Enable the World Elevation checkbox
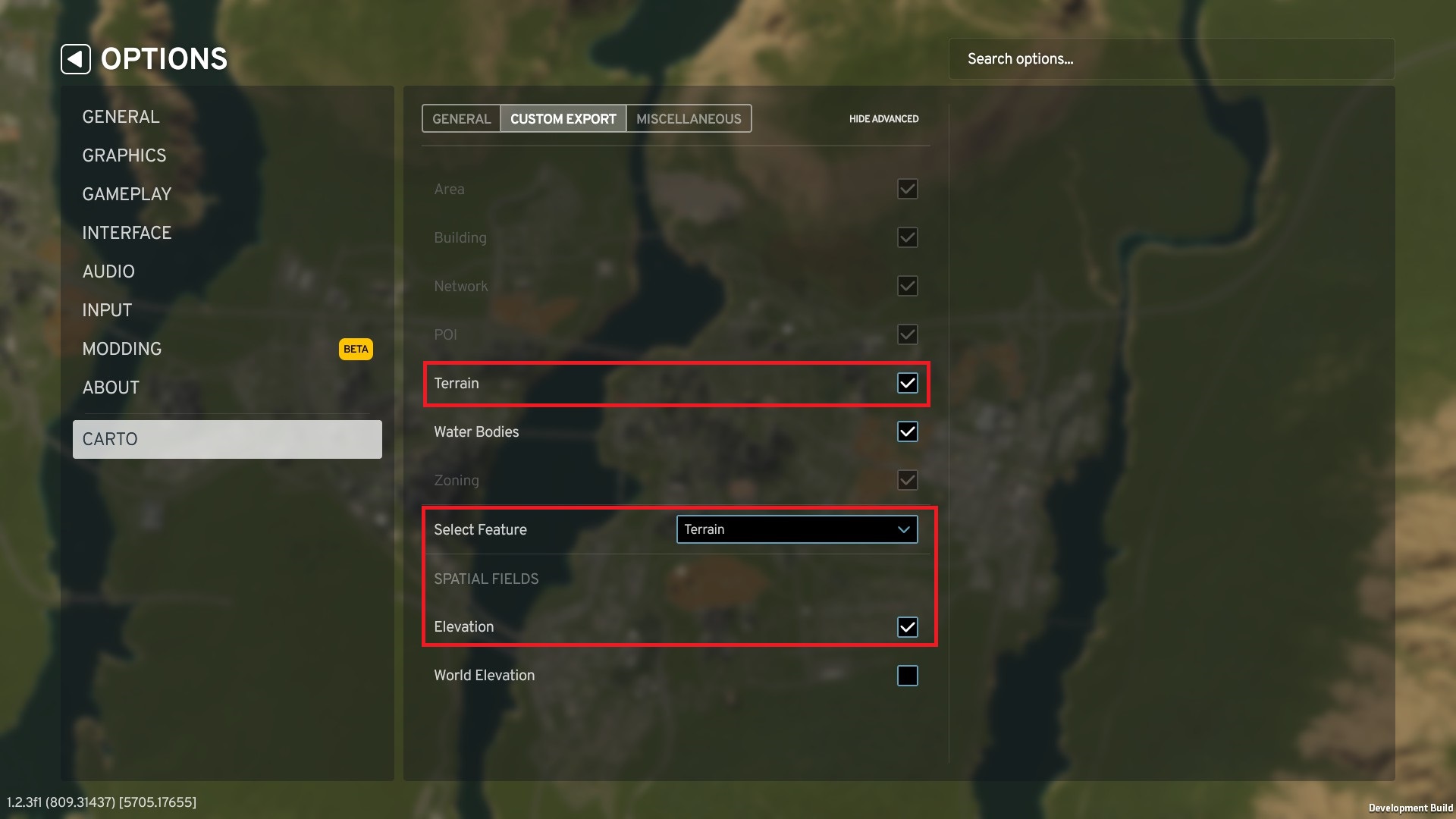1456x819 pixels. point(907,675)
